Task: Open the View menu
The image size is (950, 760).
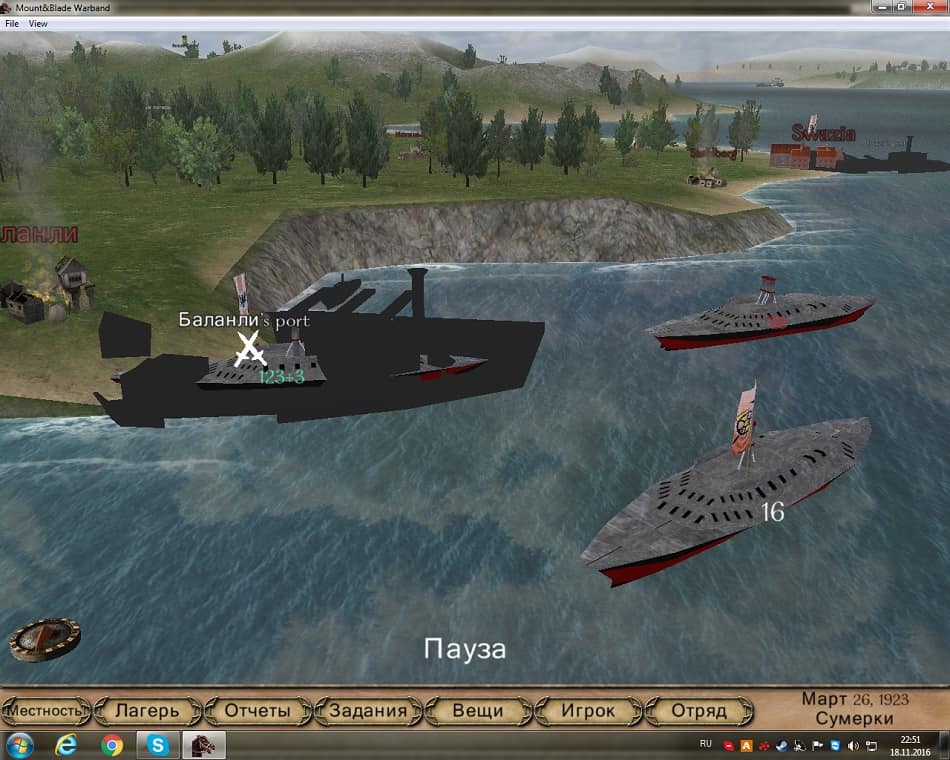Action: coord(38,23)
